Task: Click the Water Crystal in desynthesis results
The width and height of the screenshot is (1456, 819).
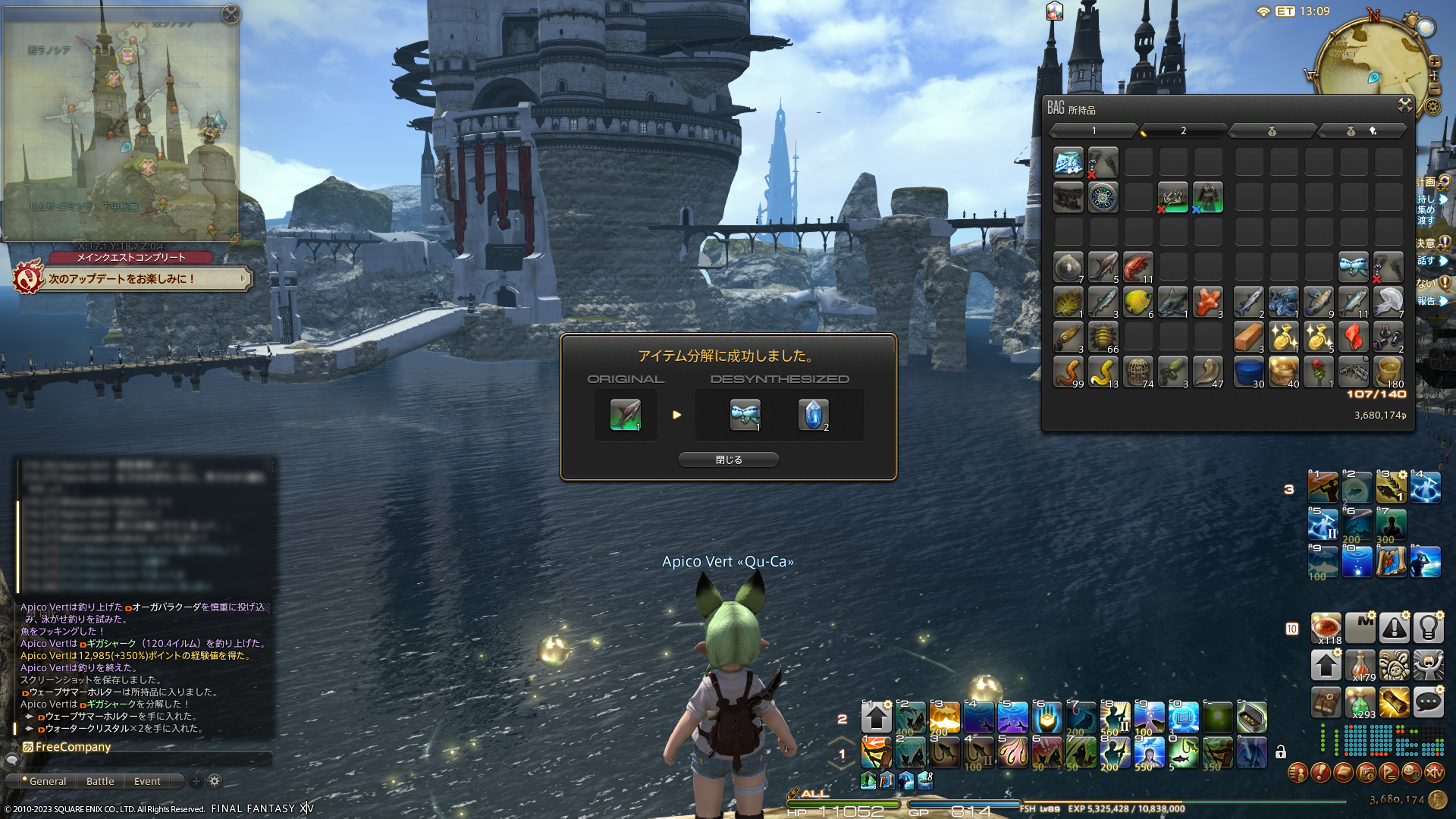Action: click(813, 415)
